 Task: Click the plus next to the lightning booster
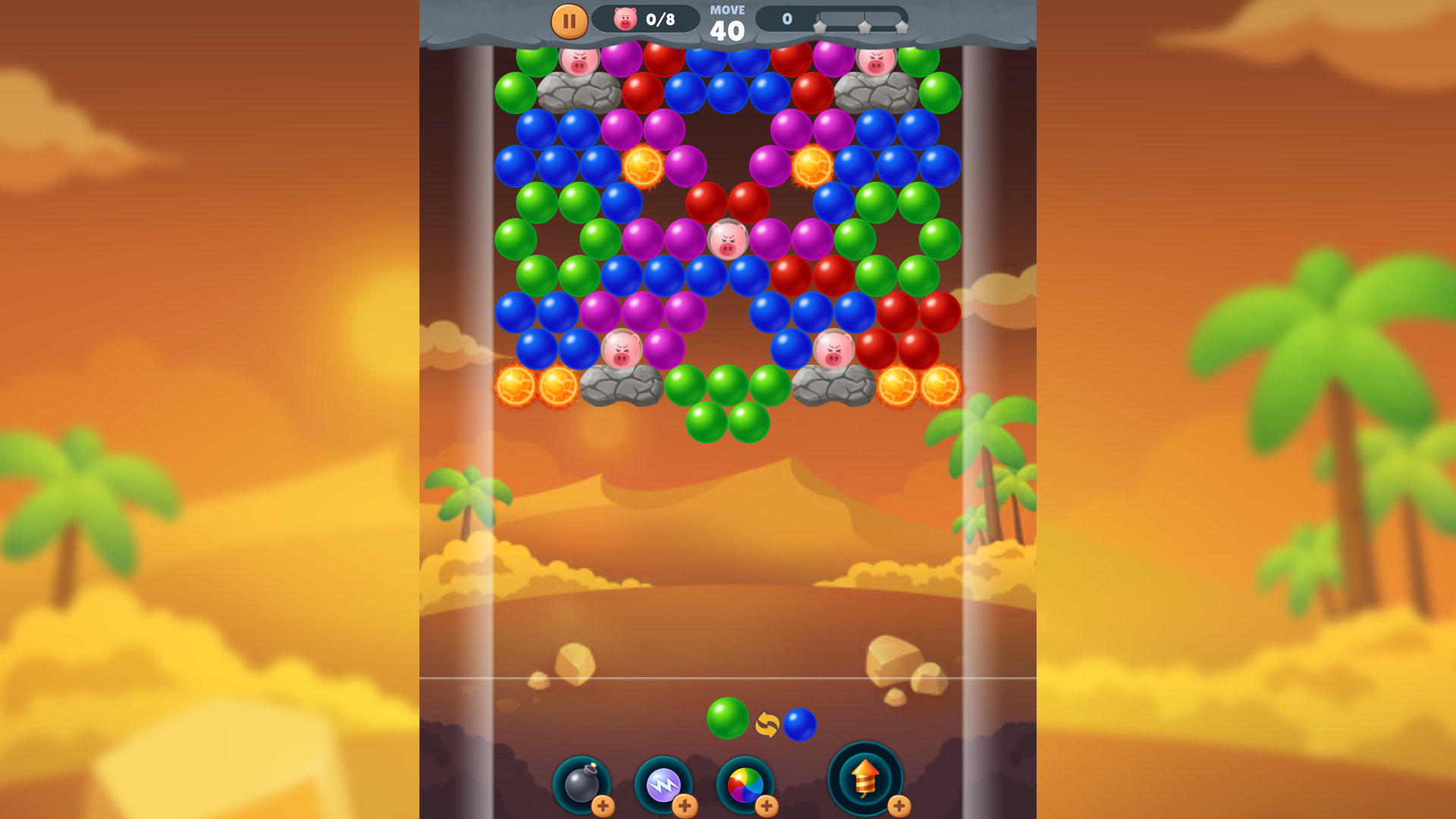click(685, 808)
